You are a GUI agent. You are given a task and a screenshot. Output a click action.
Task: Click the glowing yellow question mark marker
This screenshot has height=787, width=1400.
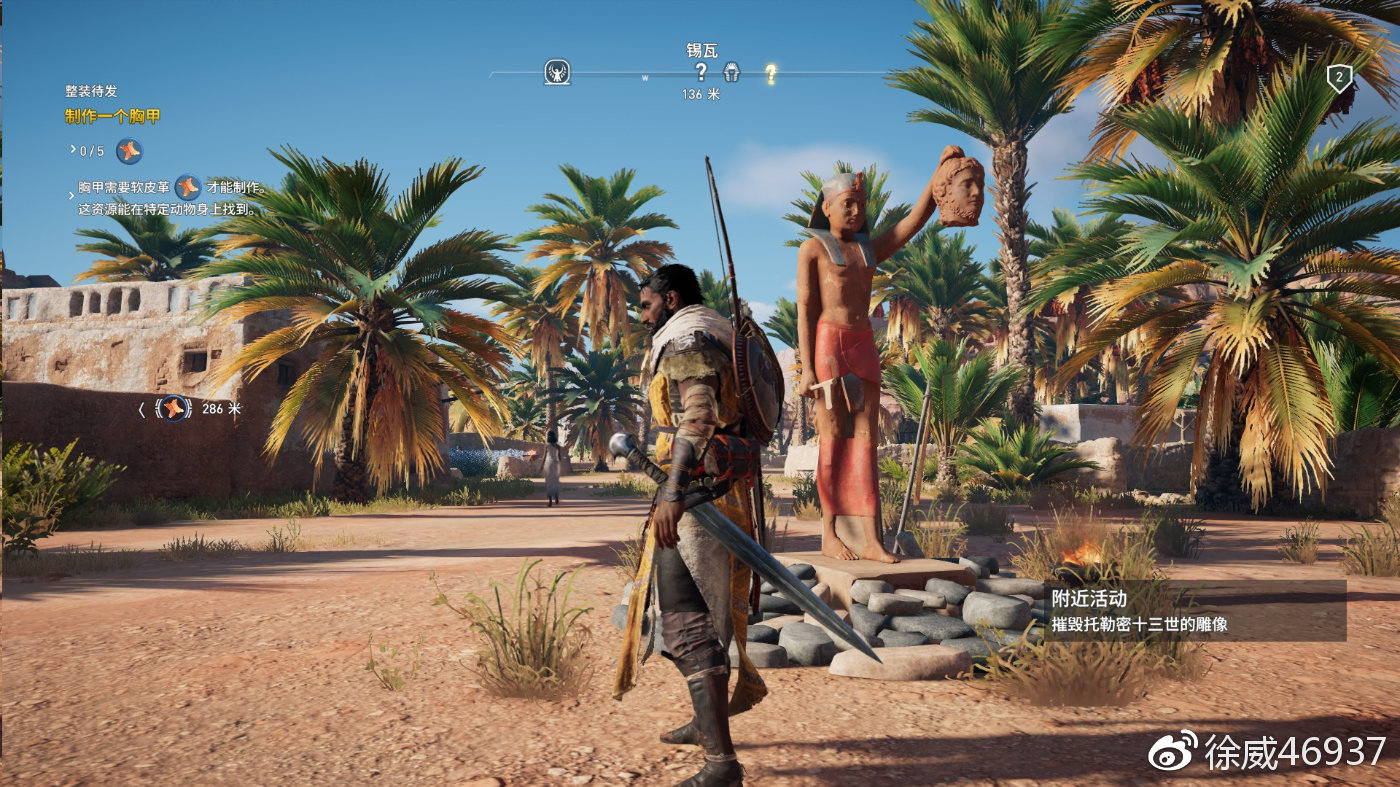click(771, 72)
